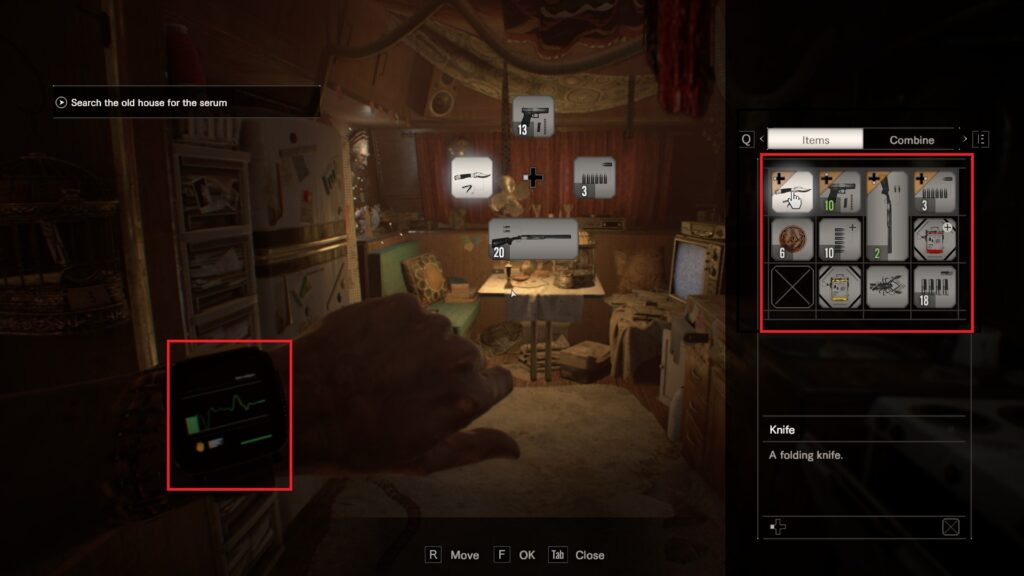This screenshot has height=576, width=1024.
Task: Click the right arrow beside the Combine tab
Action: pyautogui.click(x=964, y=140)
